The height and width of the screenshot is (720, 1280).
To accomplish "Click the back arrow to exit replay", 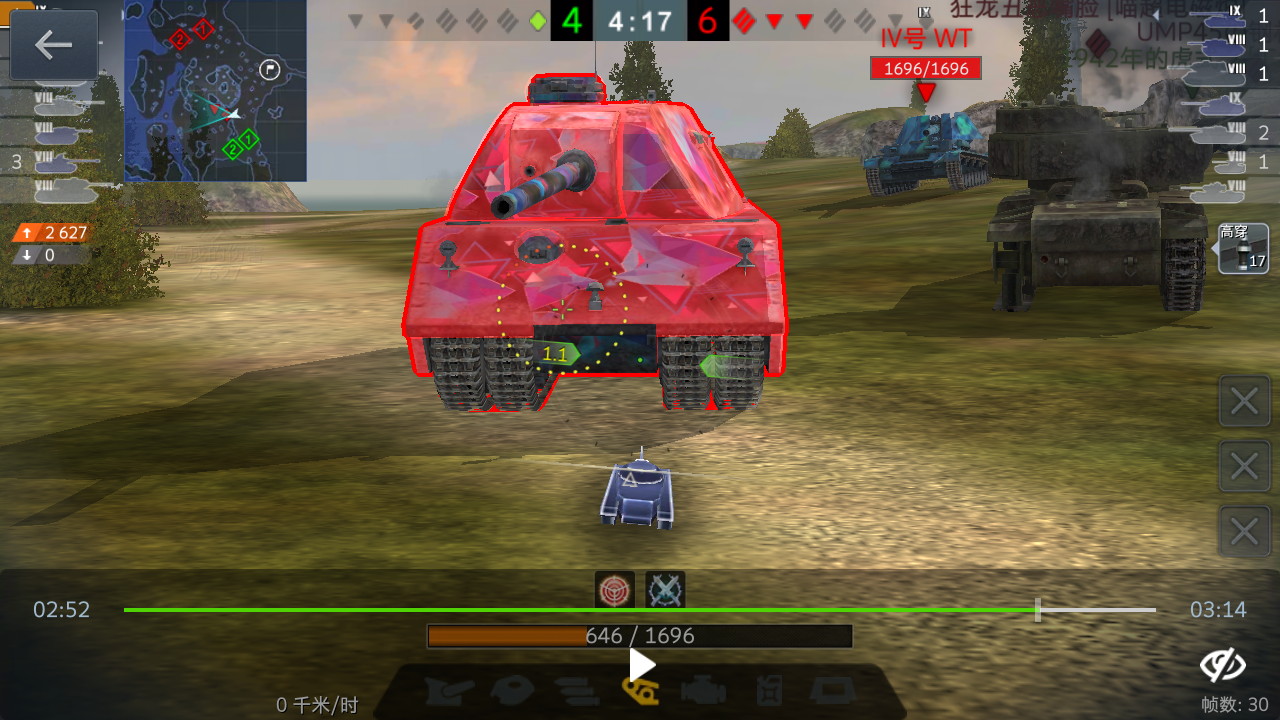I will 55,45.
